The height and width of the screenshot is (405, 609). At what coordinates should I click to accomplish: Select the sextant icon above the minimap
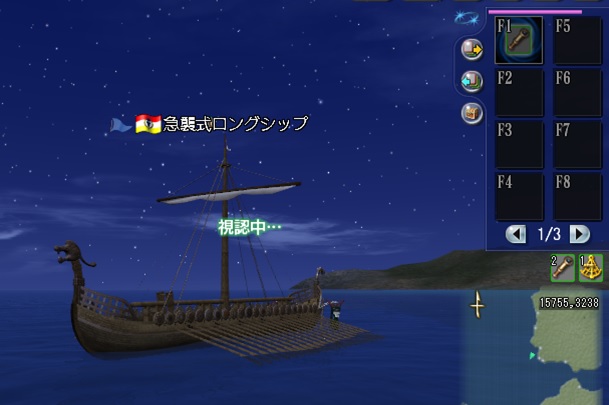(x=591, y=268)
